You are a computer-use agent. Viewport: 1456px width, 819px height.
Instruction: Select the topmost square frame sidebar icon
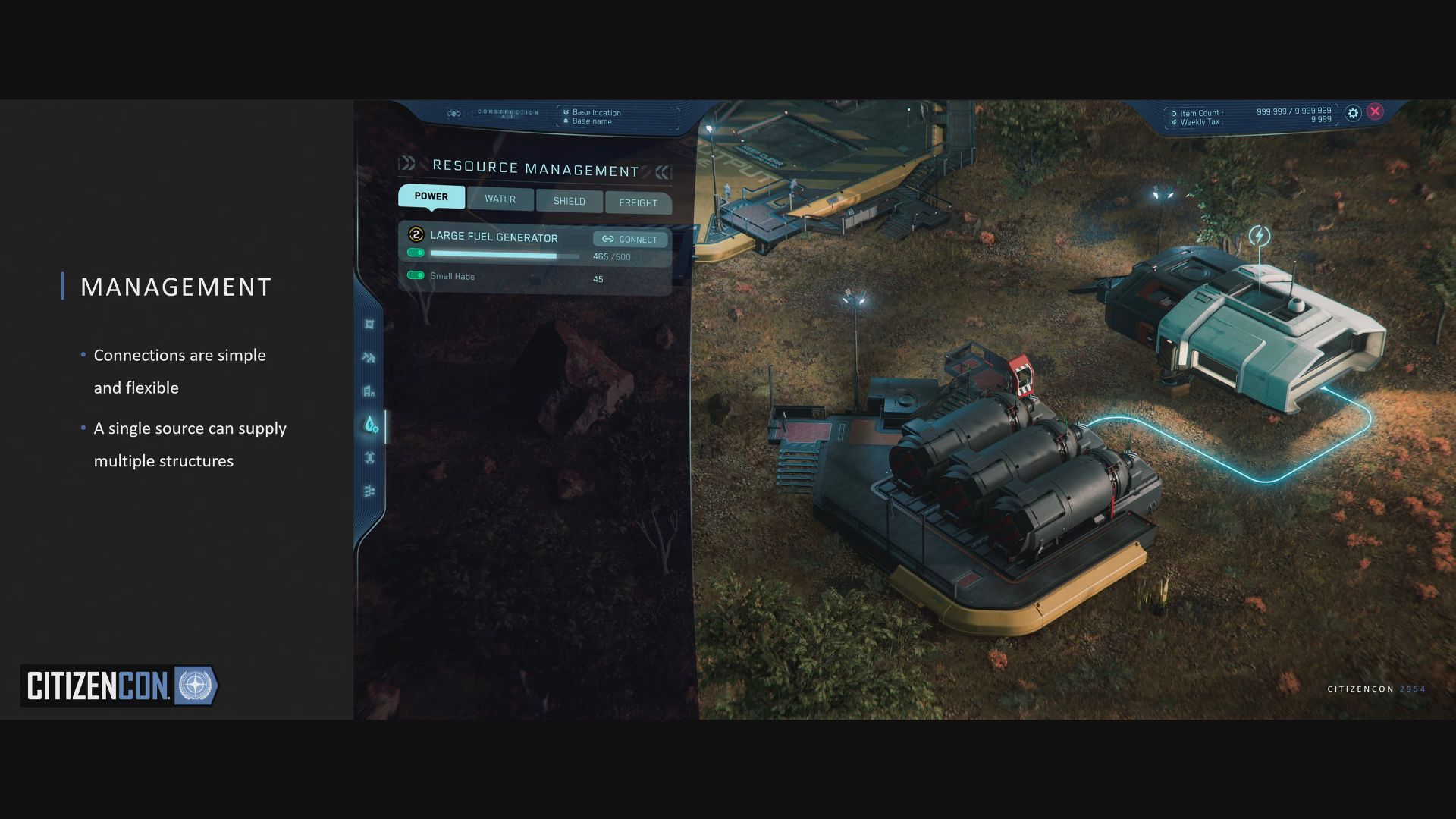pyautogui.click(x=369, y=325)
